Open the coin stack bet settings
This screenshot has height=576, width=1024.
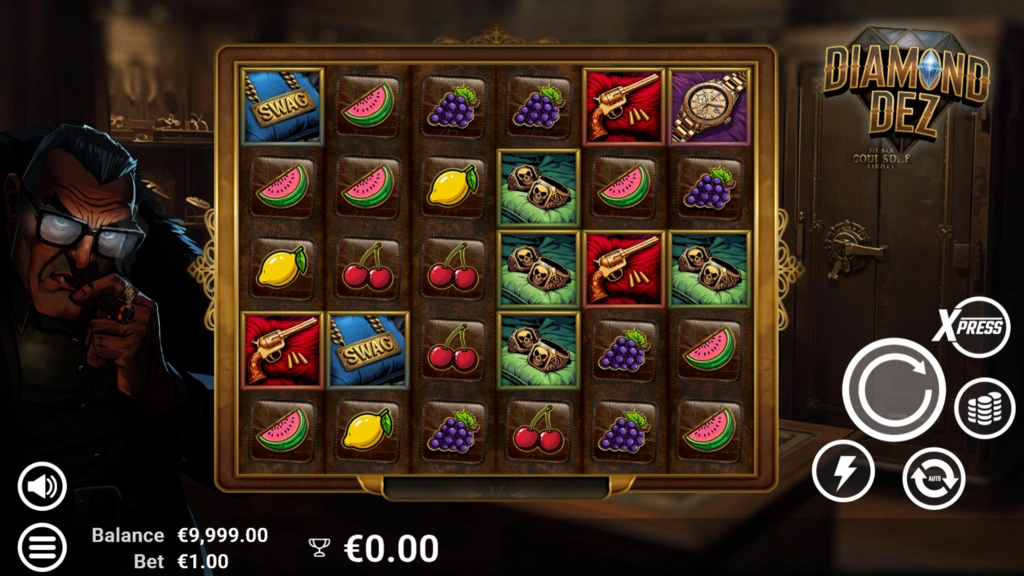point(984,409)
